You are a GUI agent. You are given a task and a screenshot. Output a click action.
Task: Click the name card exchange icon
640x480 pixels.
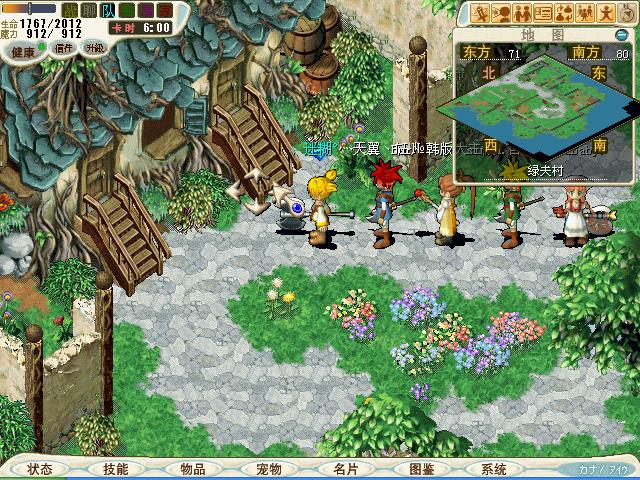click(x=544, y=13)
